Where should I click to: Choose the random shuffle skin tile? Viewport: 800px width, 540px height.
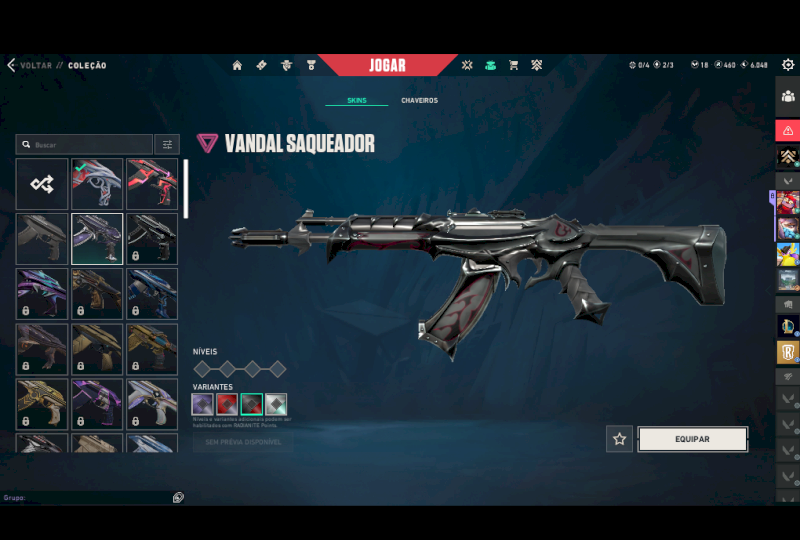coord(42,184)
